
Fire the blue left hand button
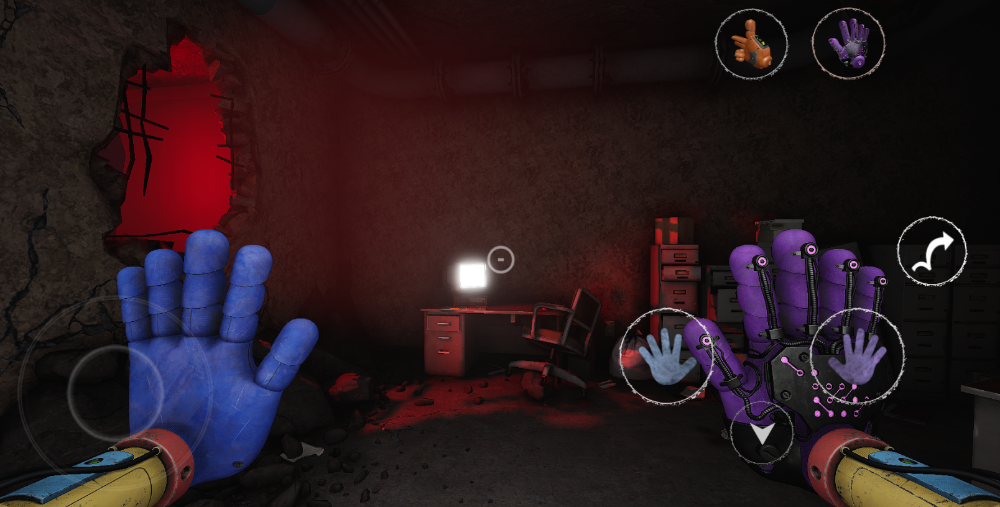(x=665, y=357)
